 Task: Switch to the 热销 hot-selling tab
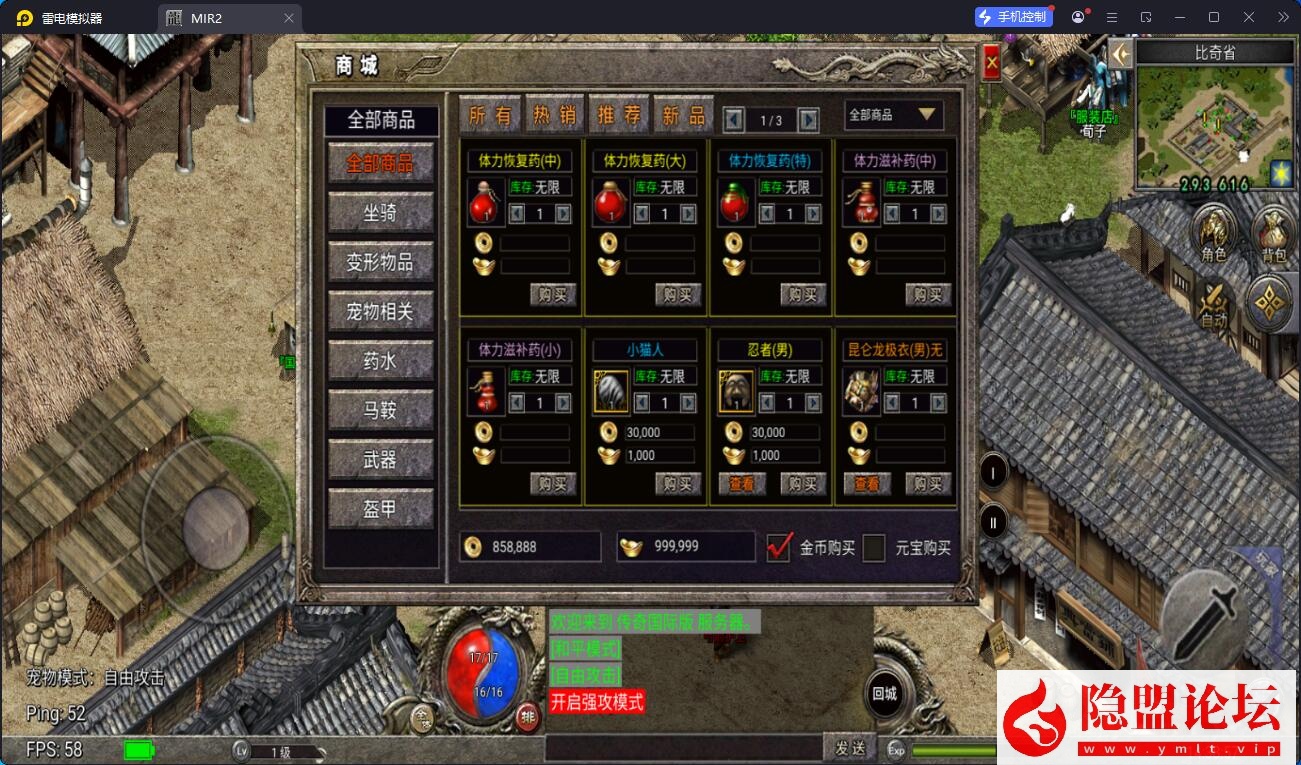pos(554,115)
